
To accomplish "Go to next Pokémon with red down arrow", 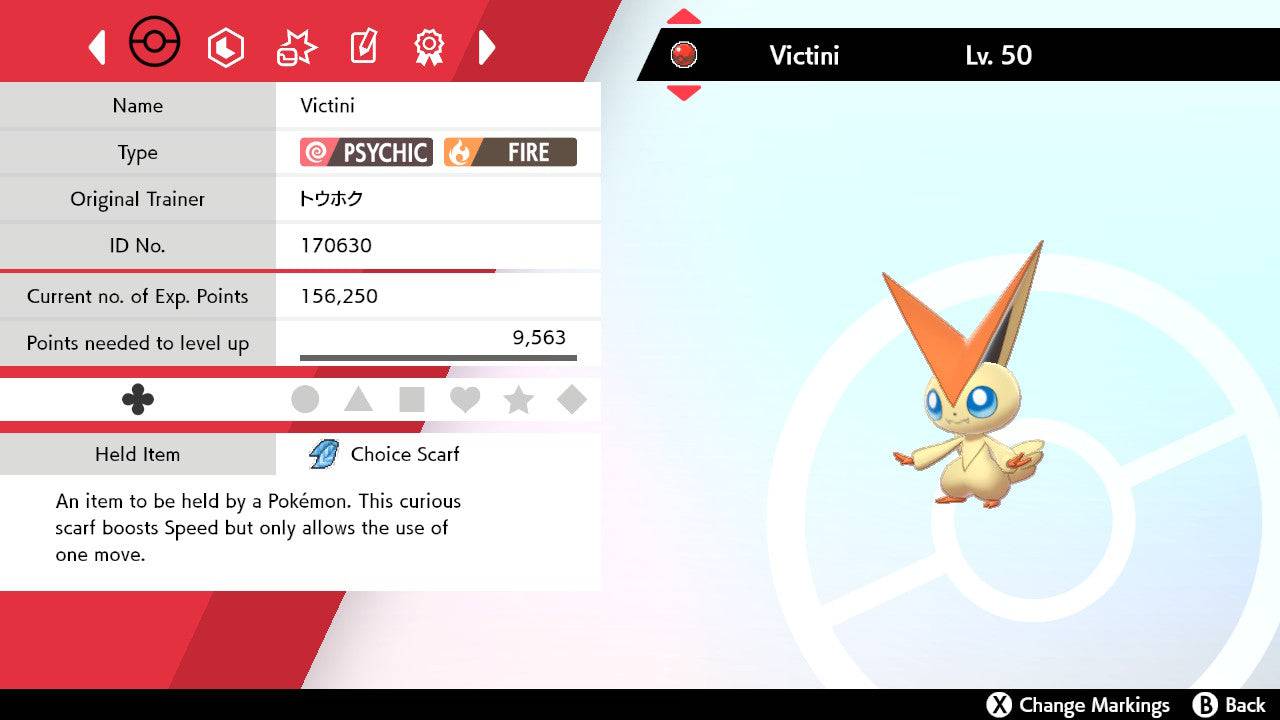I will pos(683,93).
